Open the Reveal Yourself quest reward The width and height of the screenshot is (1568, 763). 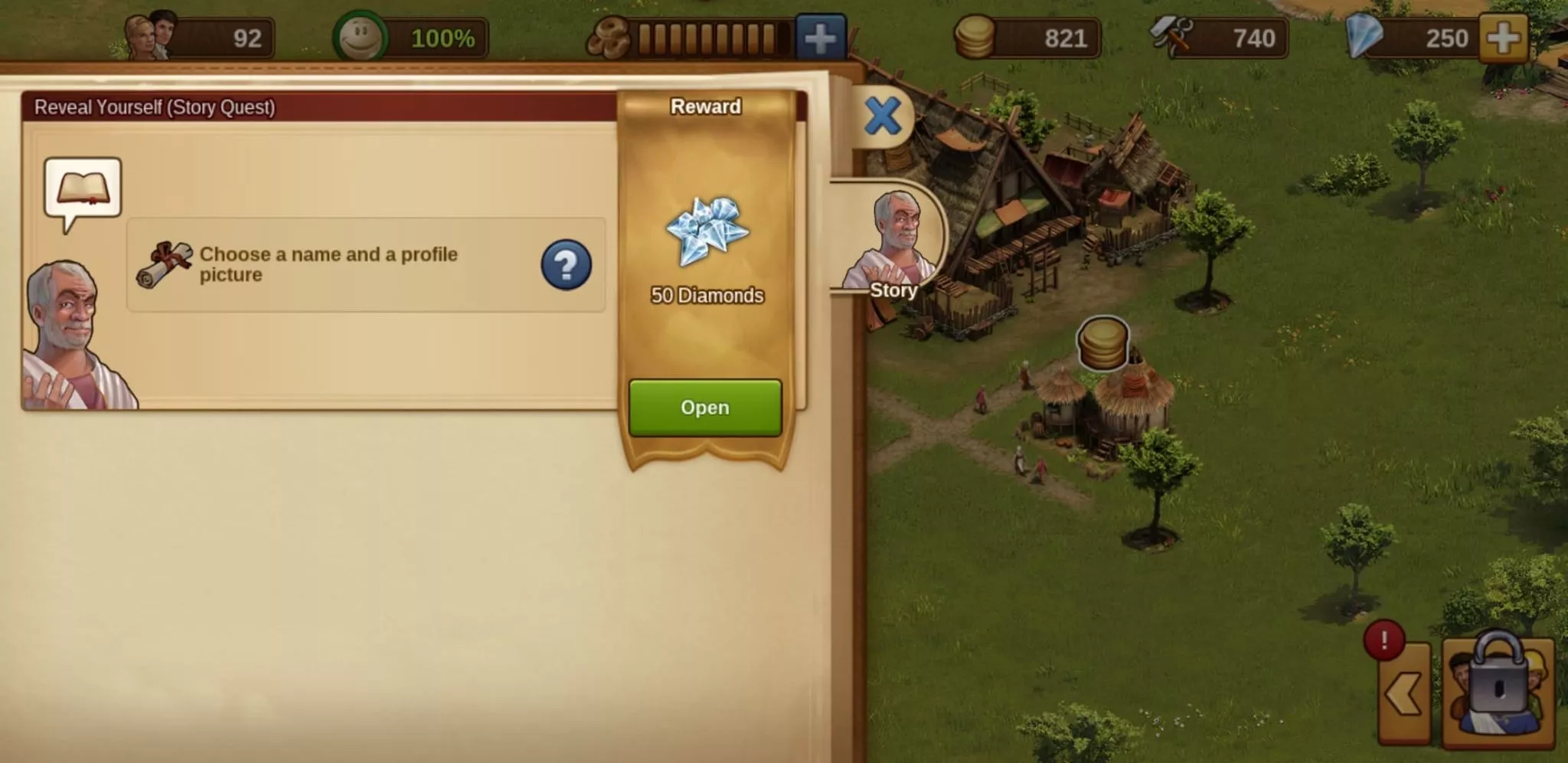click(x=704, y=408)
